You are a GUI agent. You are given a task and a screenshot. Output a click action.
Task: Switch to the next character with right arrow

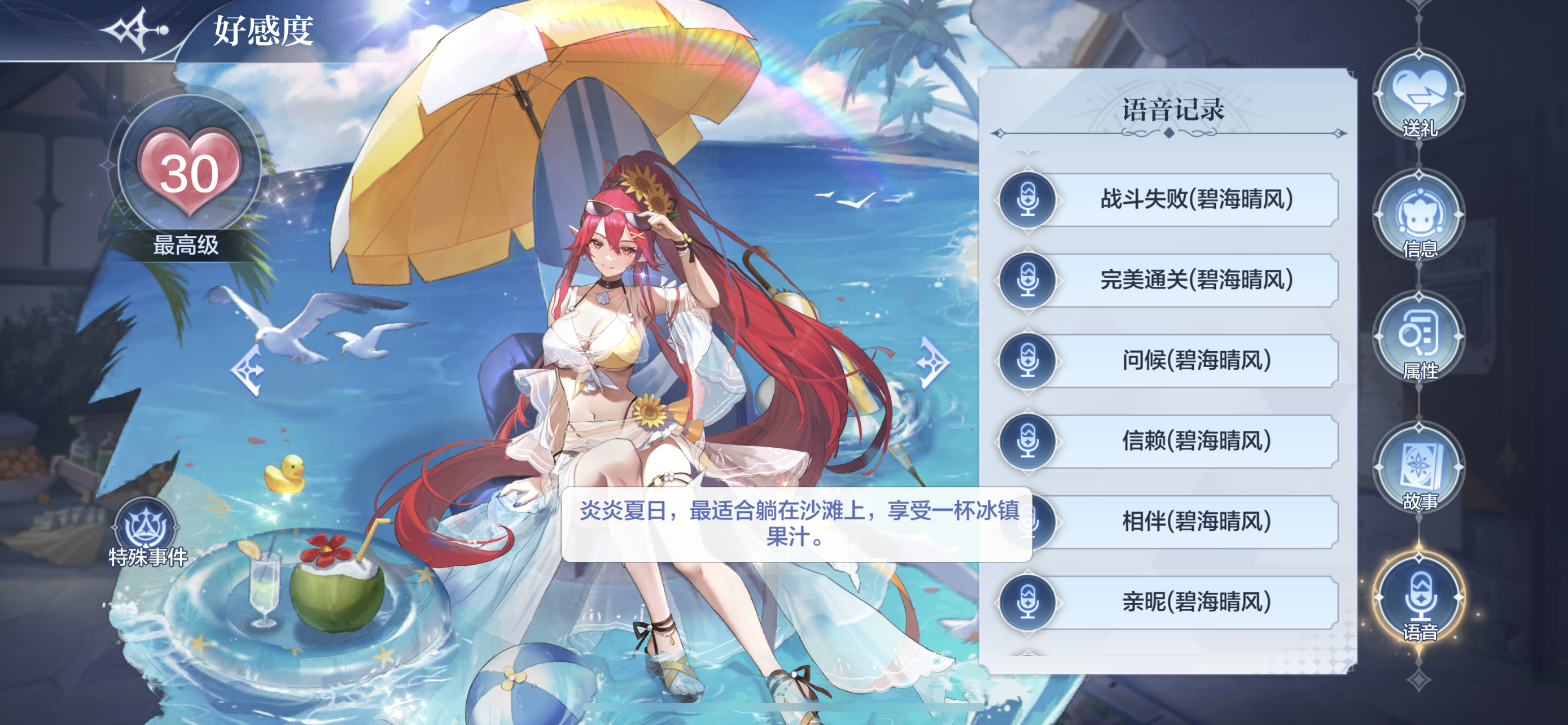point(931,363)
